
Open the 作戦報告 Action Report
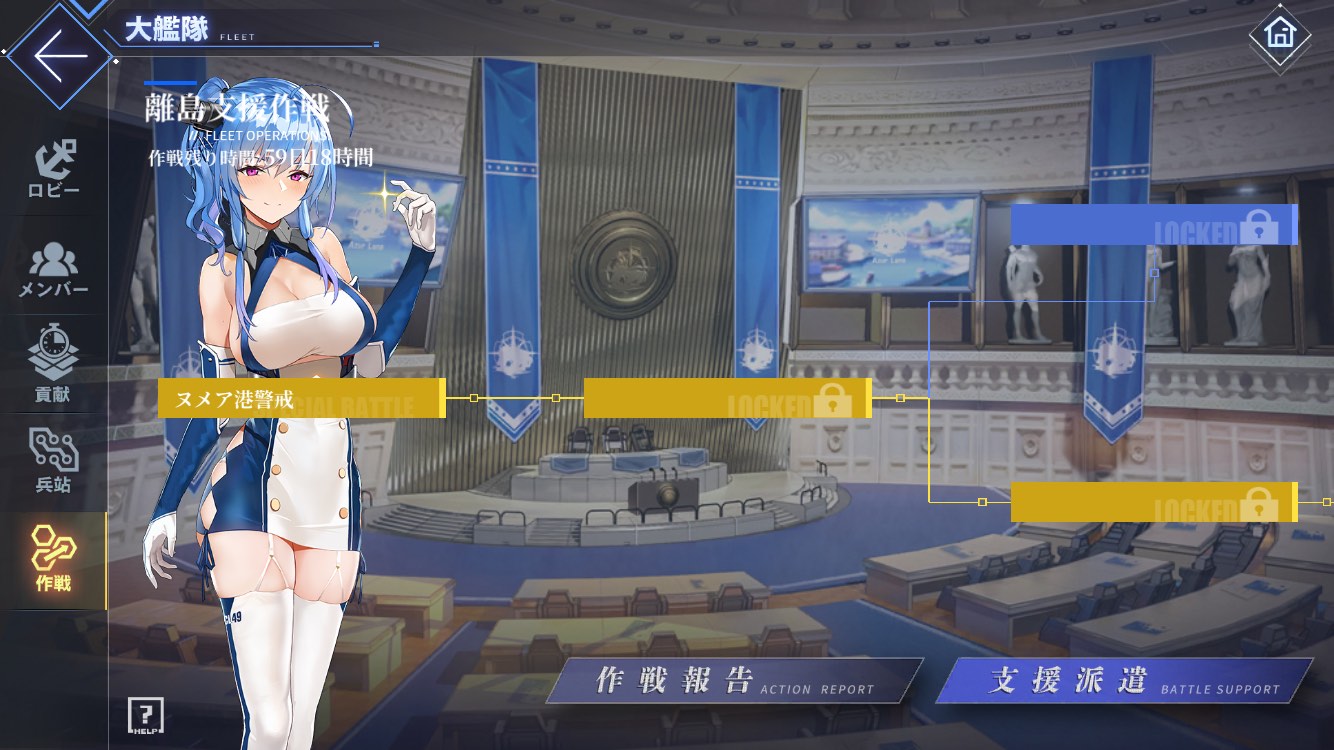coord(734,681)
